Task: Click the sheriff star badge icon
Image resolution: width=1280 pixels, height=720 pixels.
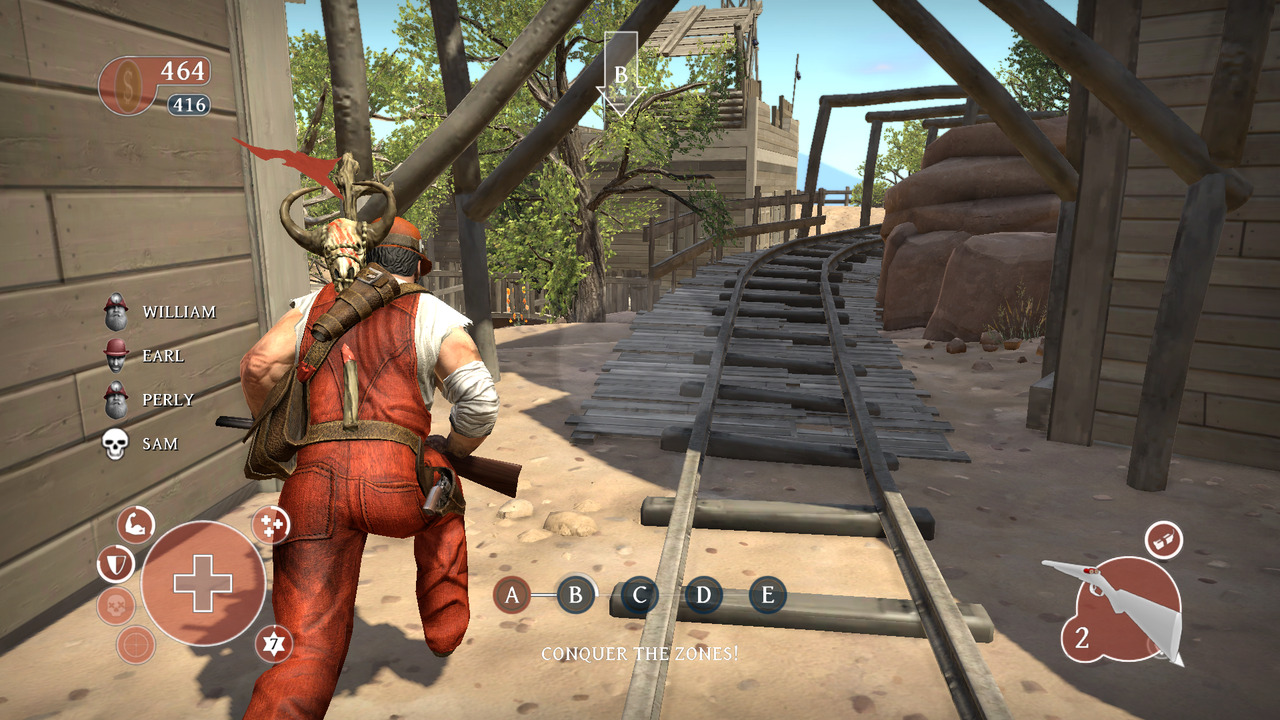Action: tap(273, 644)
